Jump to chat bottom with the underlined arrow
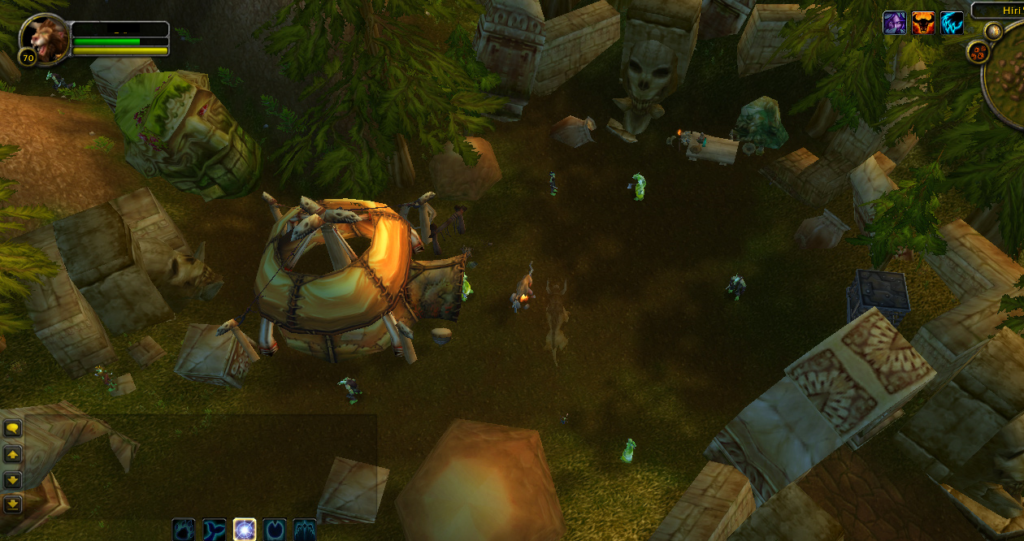 [13, 502]
